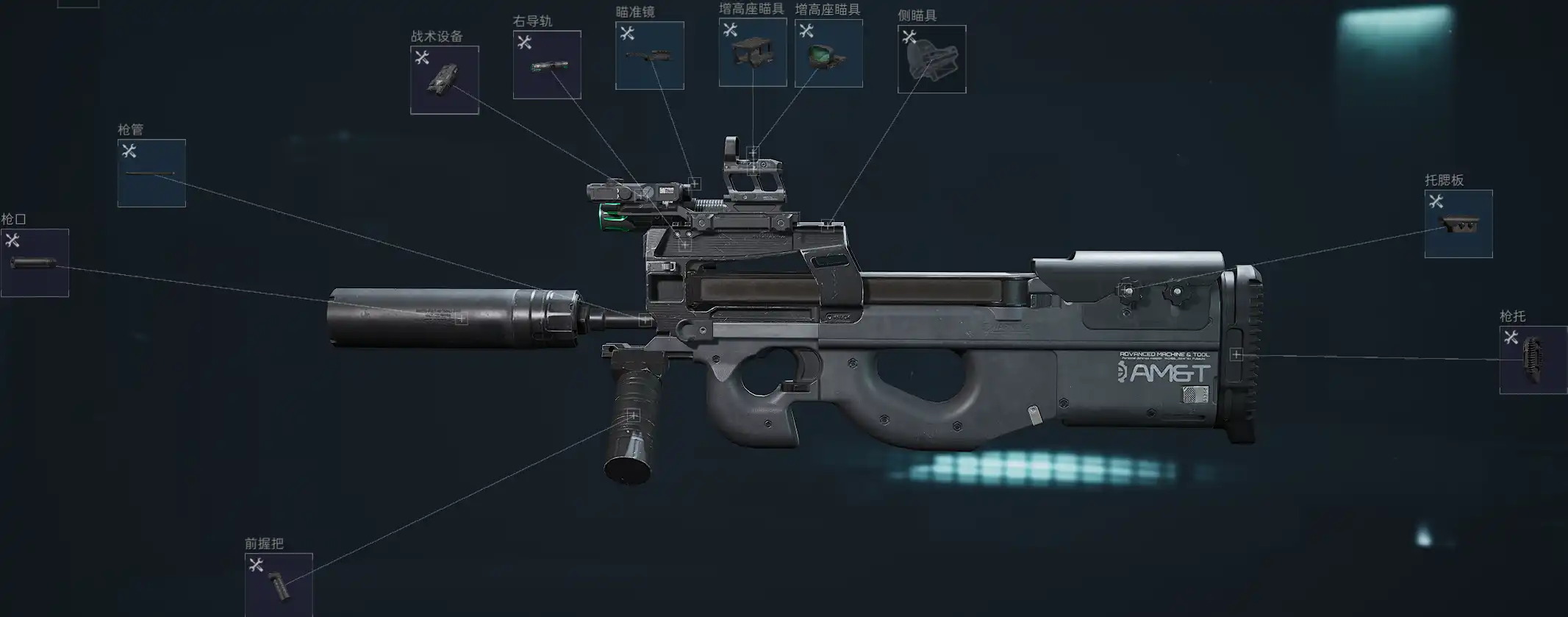Select the 枪口 muzzle suppressor slot

(35, 263)
